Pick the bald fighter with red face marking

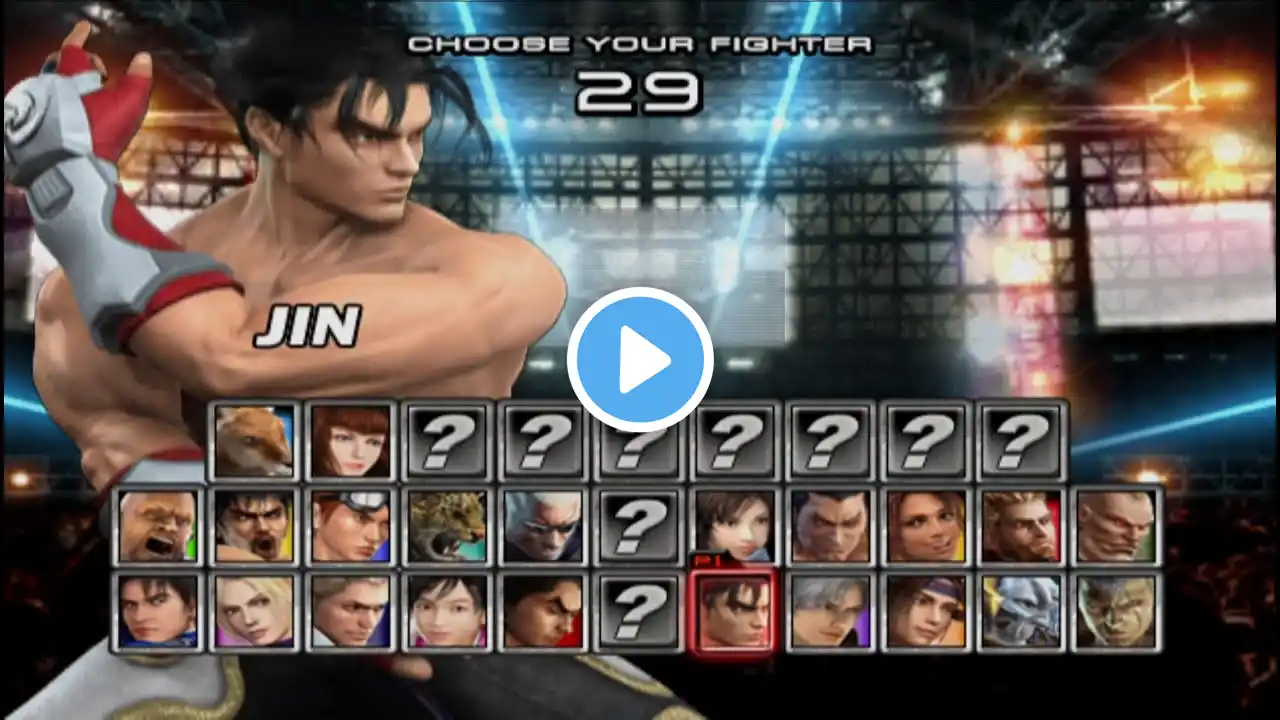click(x=1116, y=525)
